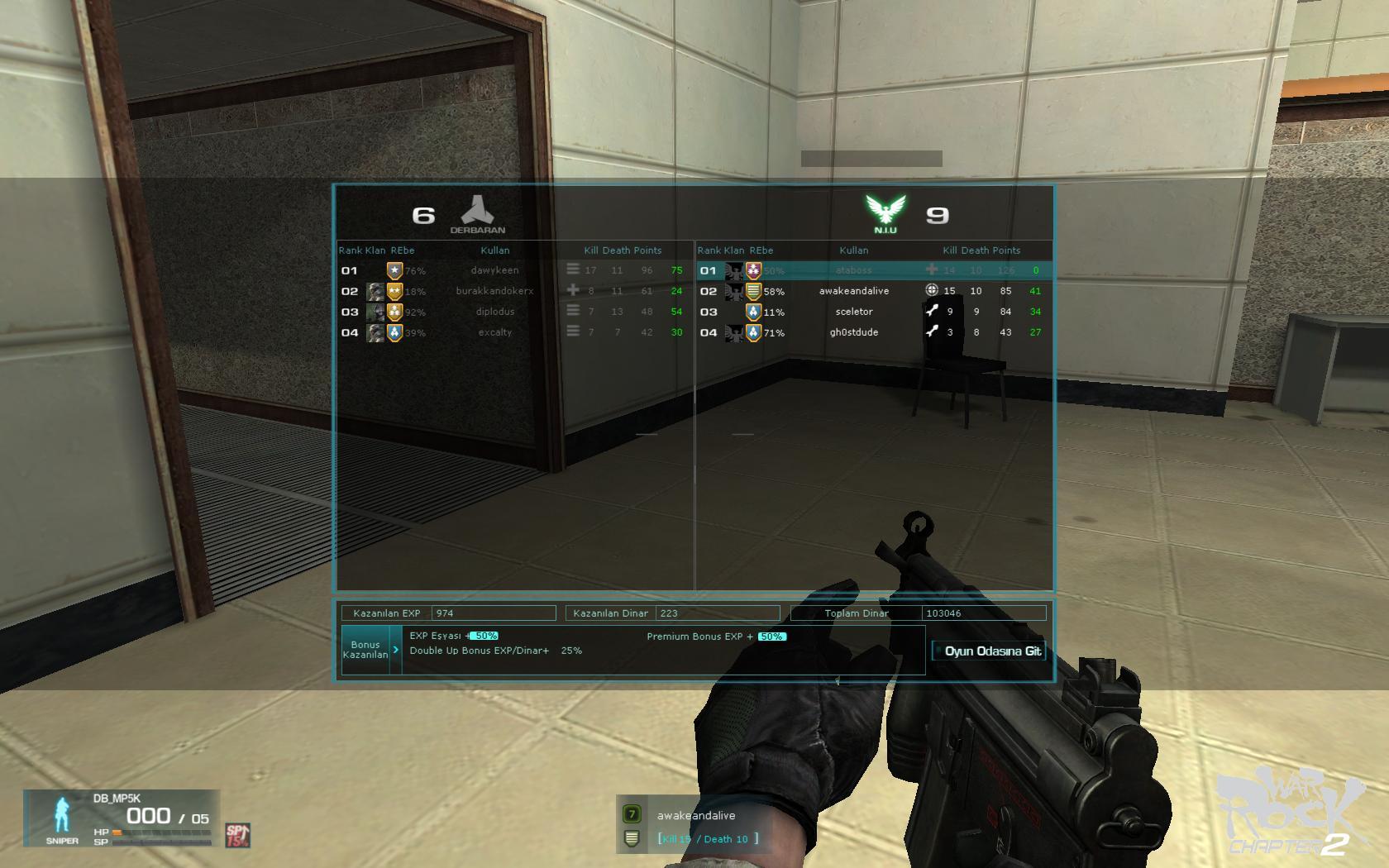The width and height of the screenshot is (1389, 868).
Task: Select burakkandokerx's scoreboard row
Action: point(495,291)
